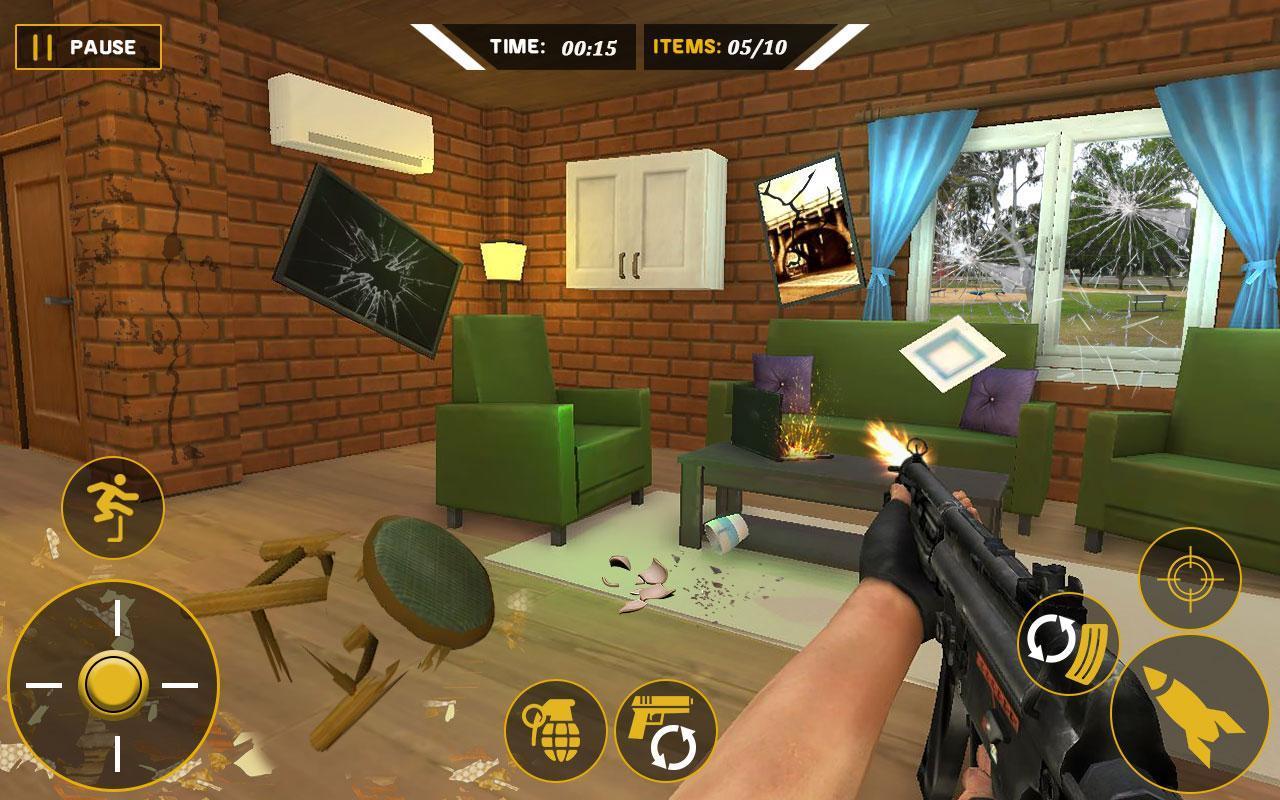This screenshot has height=800, width=1280.
Task: Click the movement joystick center knob
Action: [112, 685]
